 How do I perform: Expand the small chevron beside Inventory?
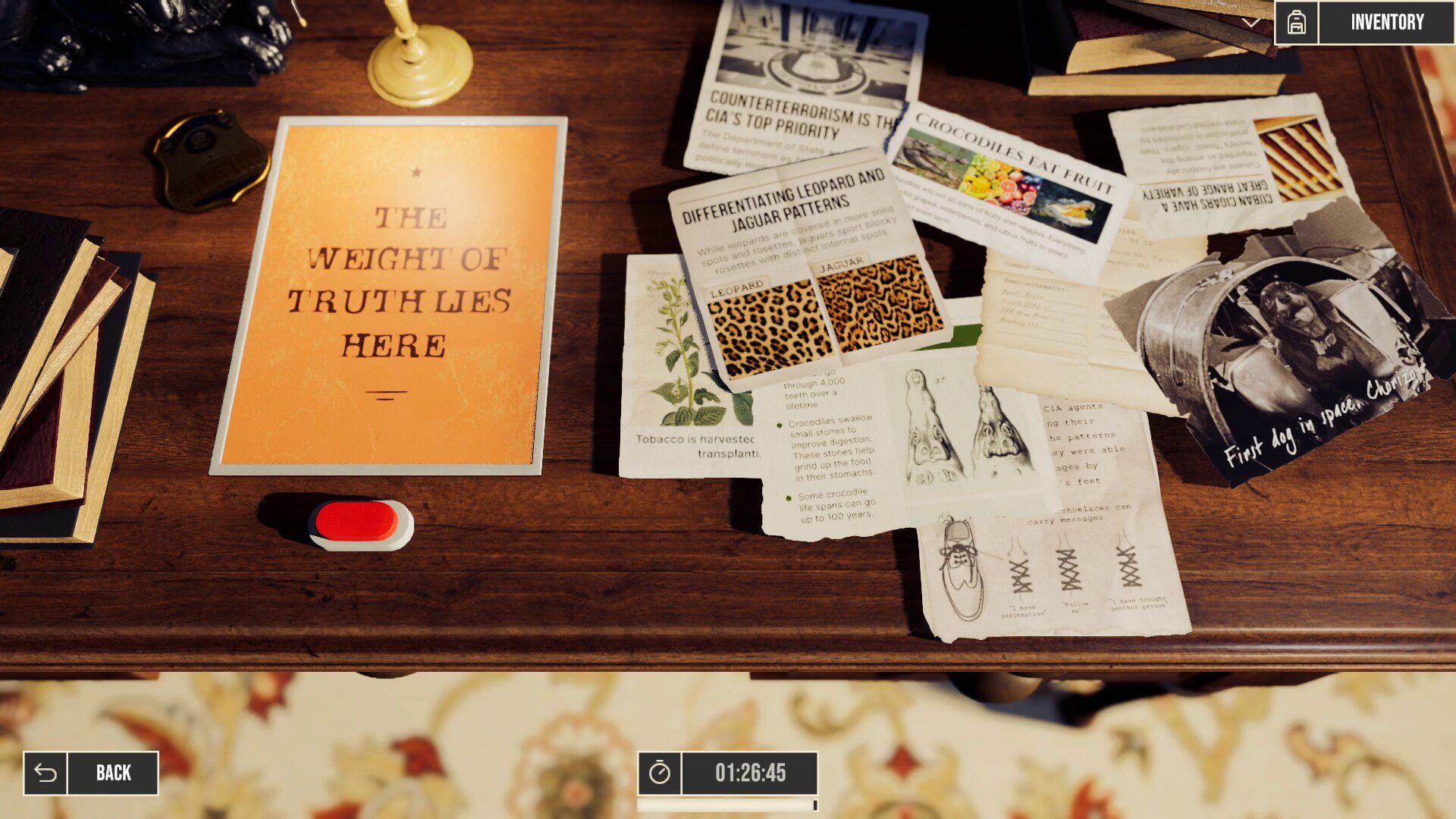(x=1251, y=23)
